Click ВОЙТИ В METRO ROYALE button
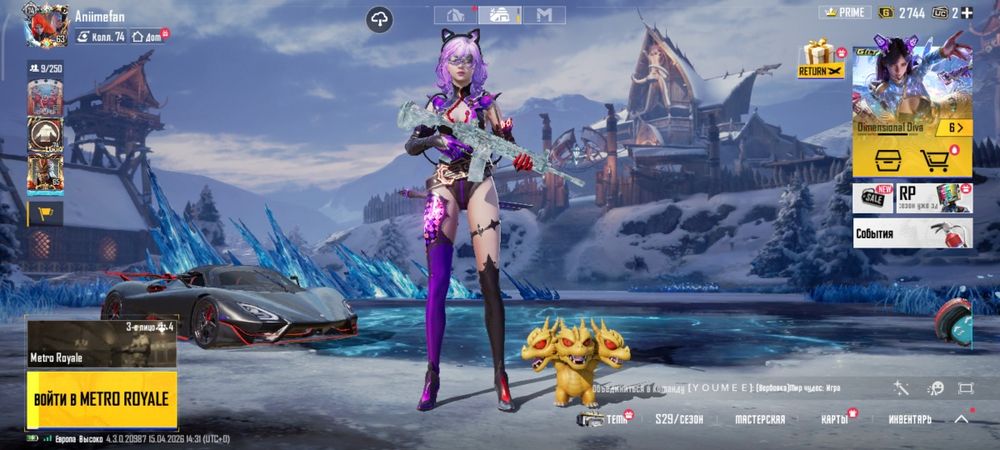 coord(101,399)
